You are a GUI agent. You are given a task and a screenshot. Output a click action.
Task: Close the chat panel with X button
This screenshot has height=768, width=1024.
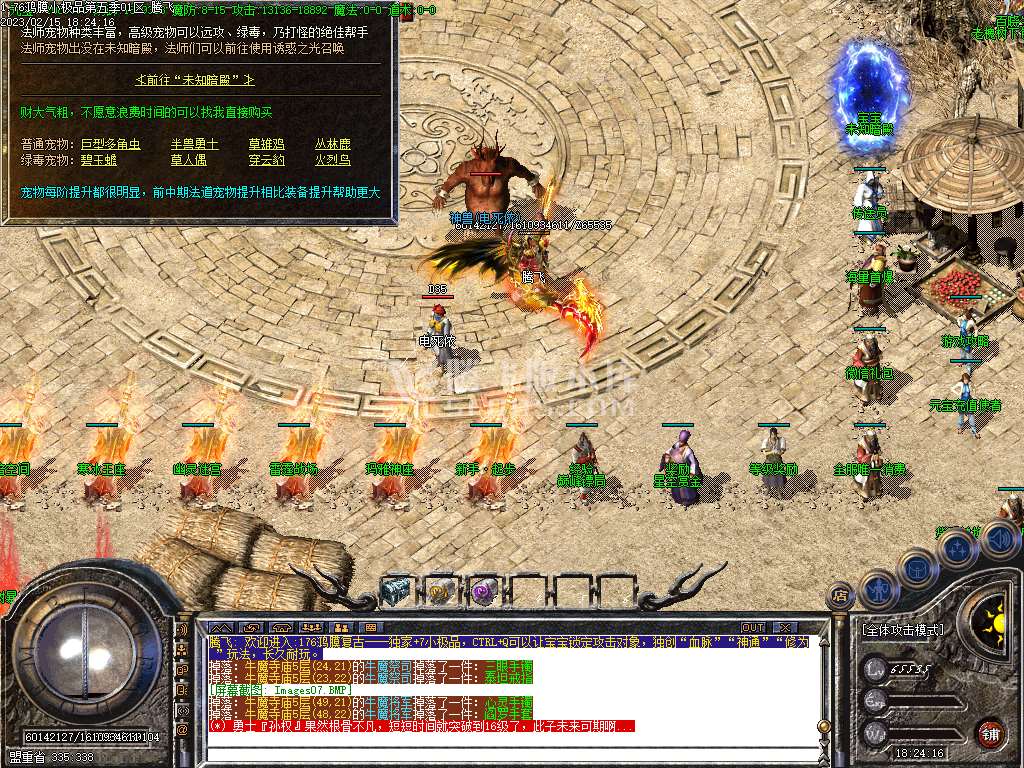click(x=784, y=627)
